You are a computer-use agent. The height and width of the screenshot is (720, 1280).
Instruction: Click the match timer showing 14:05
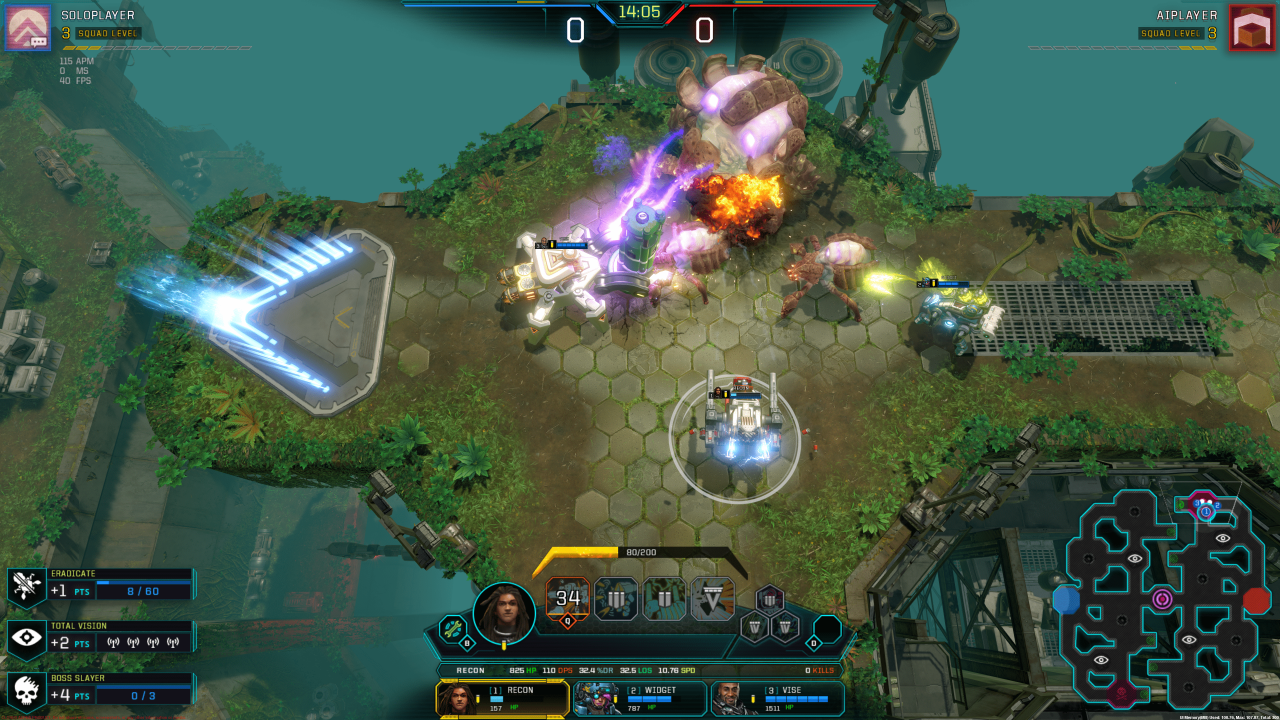640,14
